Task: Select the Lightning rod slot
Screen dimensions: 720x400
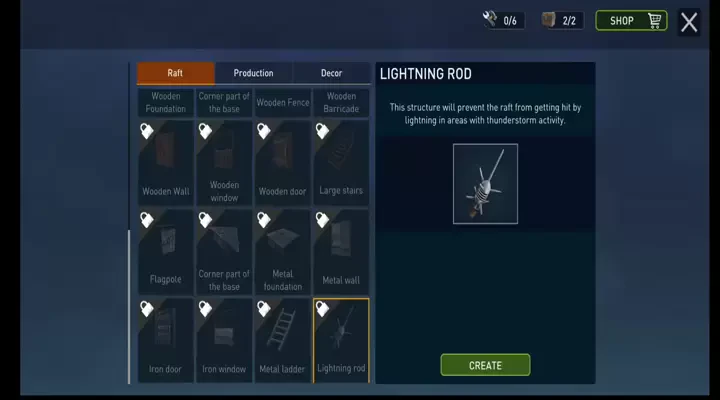Action: pyautogui.click(x=341, y=339)
